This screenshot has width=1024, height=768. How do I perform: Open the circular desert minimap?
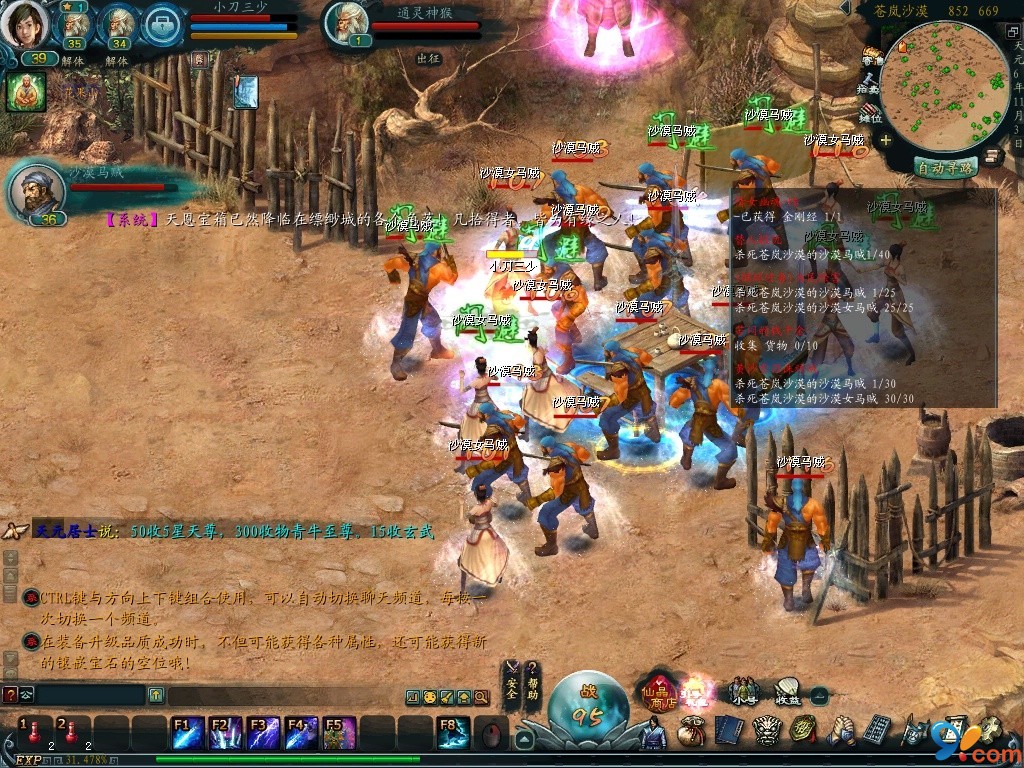943,87
